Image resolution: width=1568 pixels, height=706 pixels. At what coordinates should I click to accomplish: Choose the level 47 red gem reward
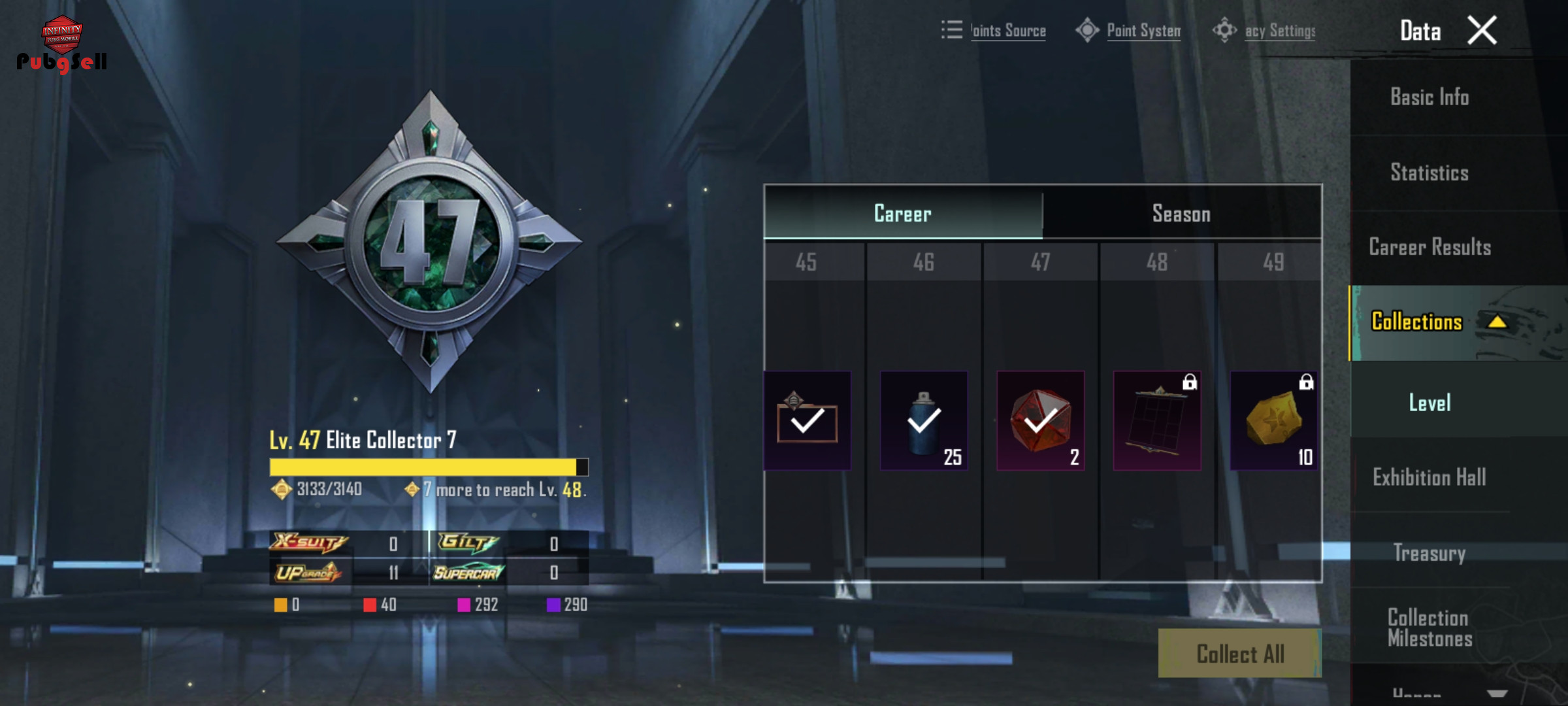pos(1041,421)
